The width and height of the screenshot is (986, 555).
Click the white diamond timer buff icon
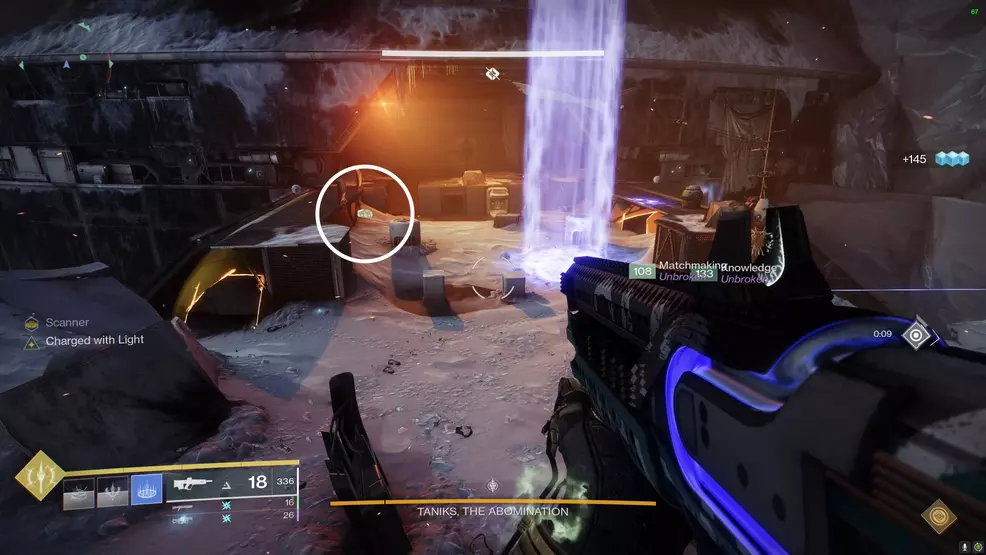click(916, 334)
